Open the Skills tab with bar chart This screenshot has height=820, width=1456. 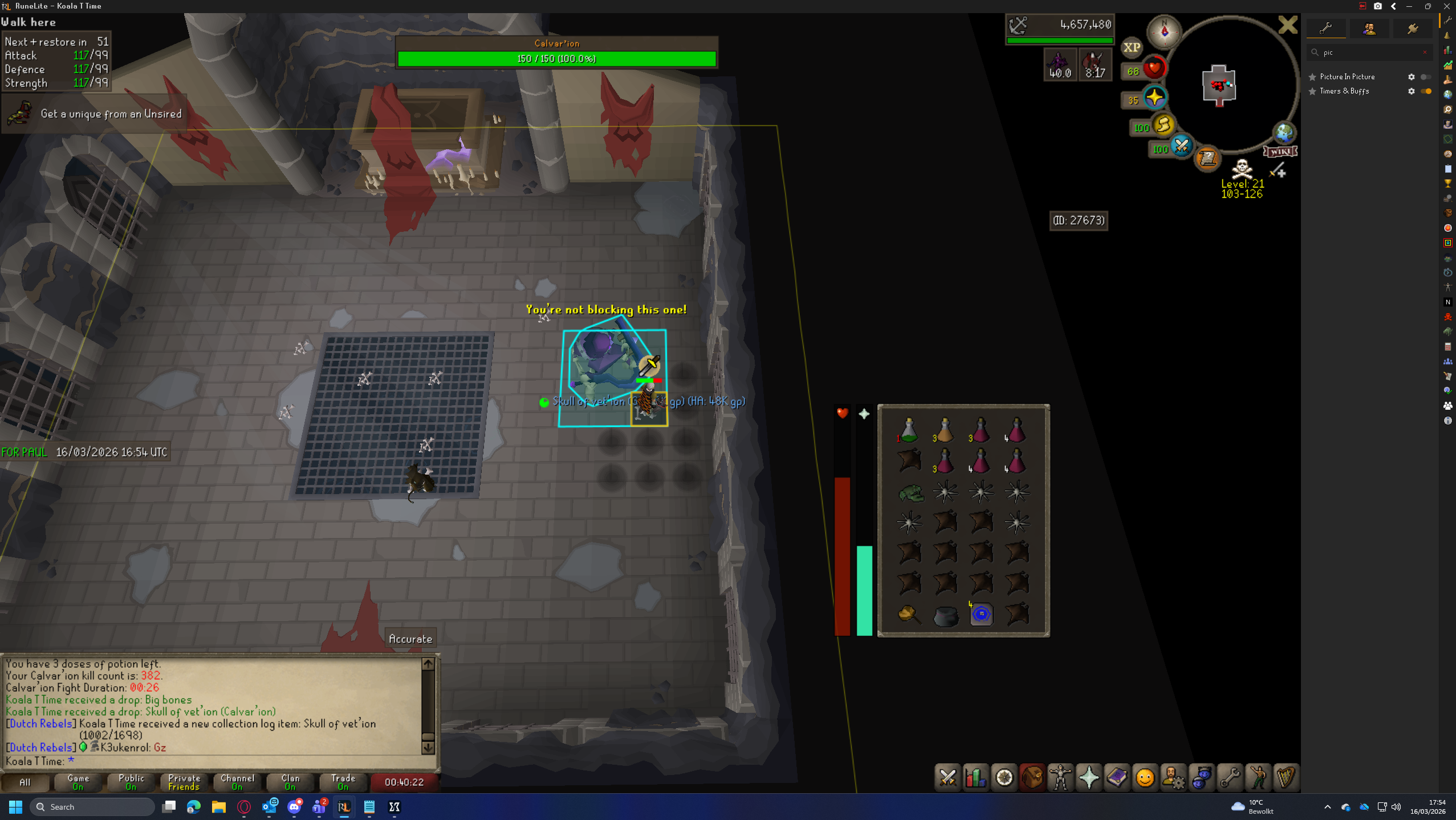975,777
